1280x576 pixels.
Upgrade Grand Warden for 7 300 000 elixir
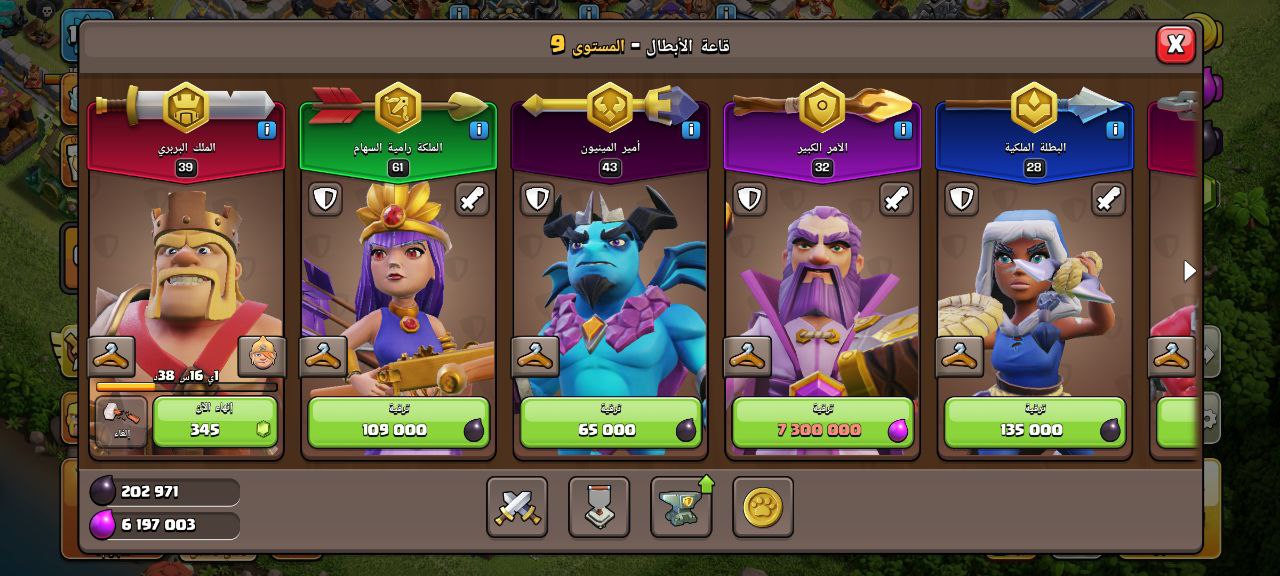pos(822,422)
